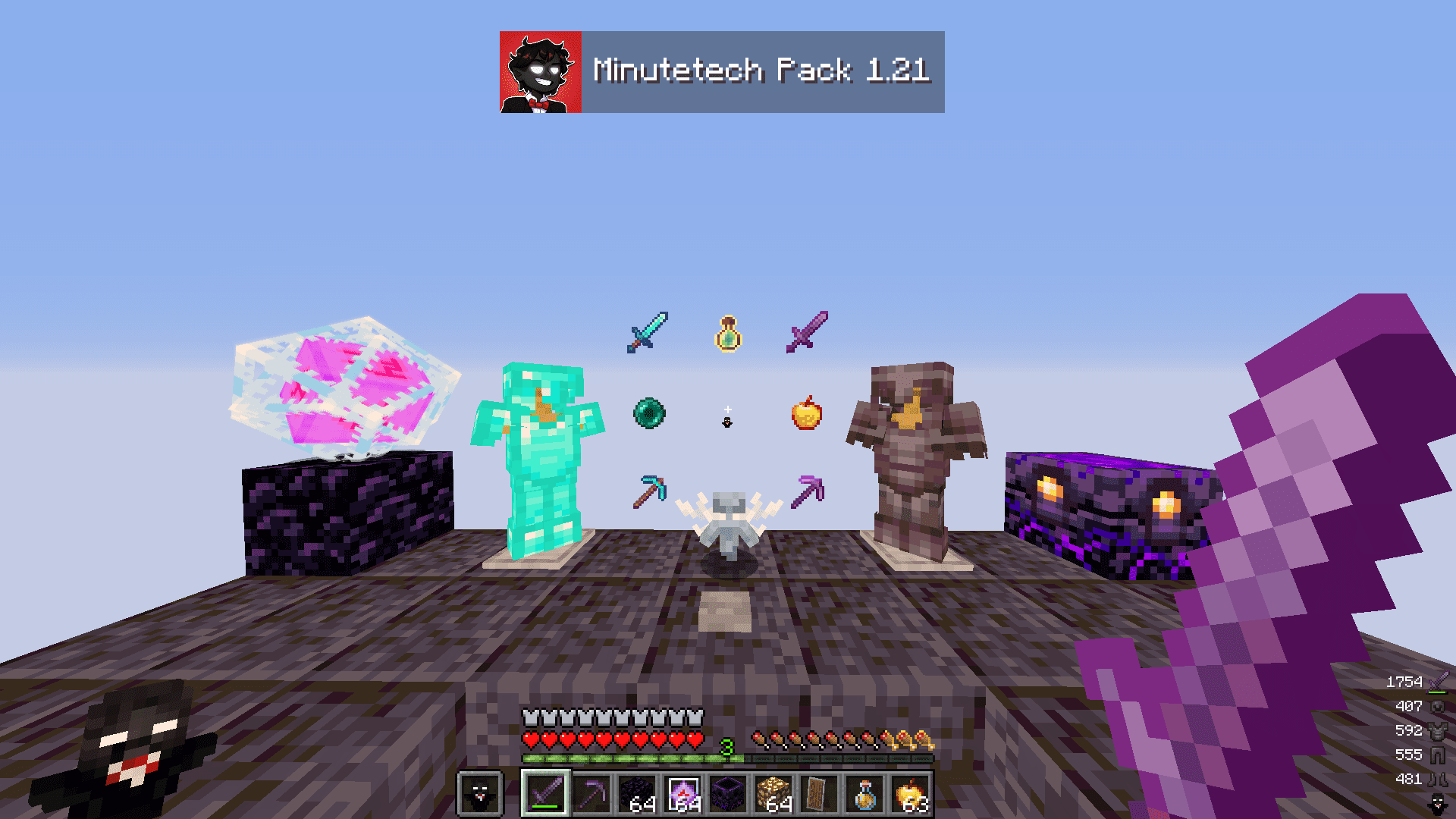Click the green XP level number 3
Screen dimensions: 1456x819
click(726, 747)
